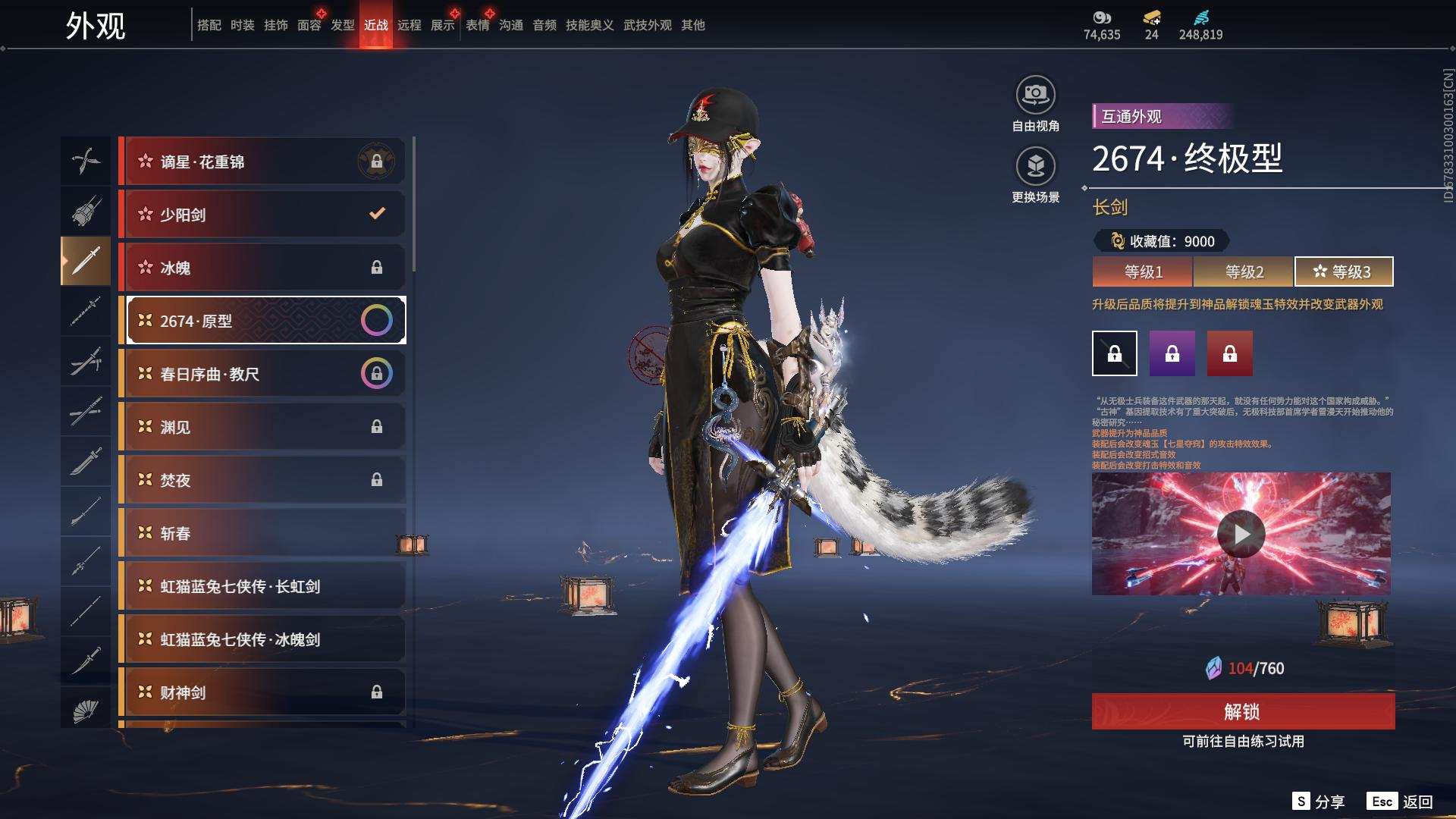The image size is (1456, 819).
Task: Select 谪星·花重锦 from the list
Action: (x=262, y=162)
